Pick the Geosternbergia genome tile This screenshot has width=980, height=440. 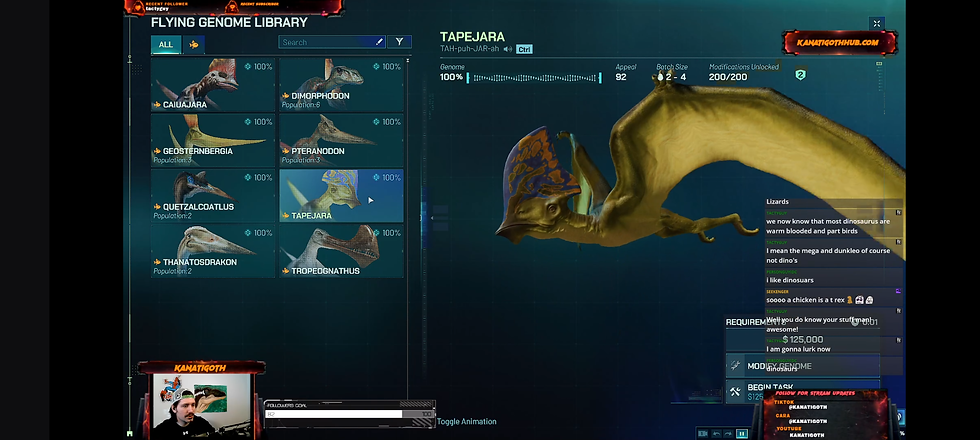[212, 140]
